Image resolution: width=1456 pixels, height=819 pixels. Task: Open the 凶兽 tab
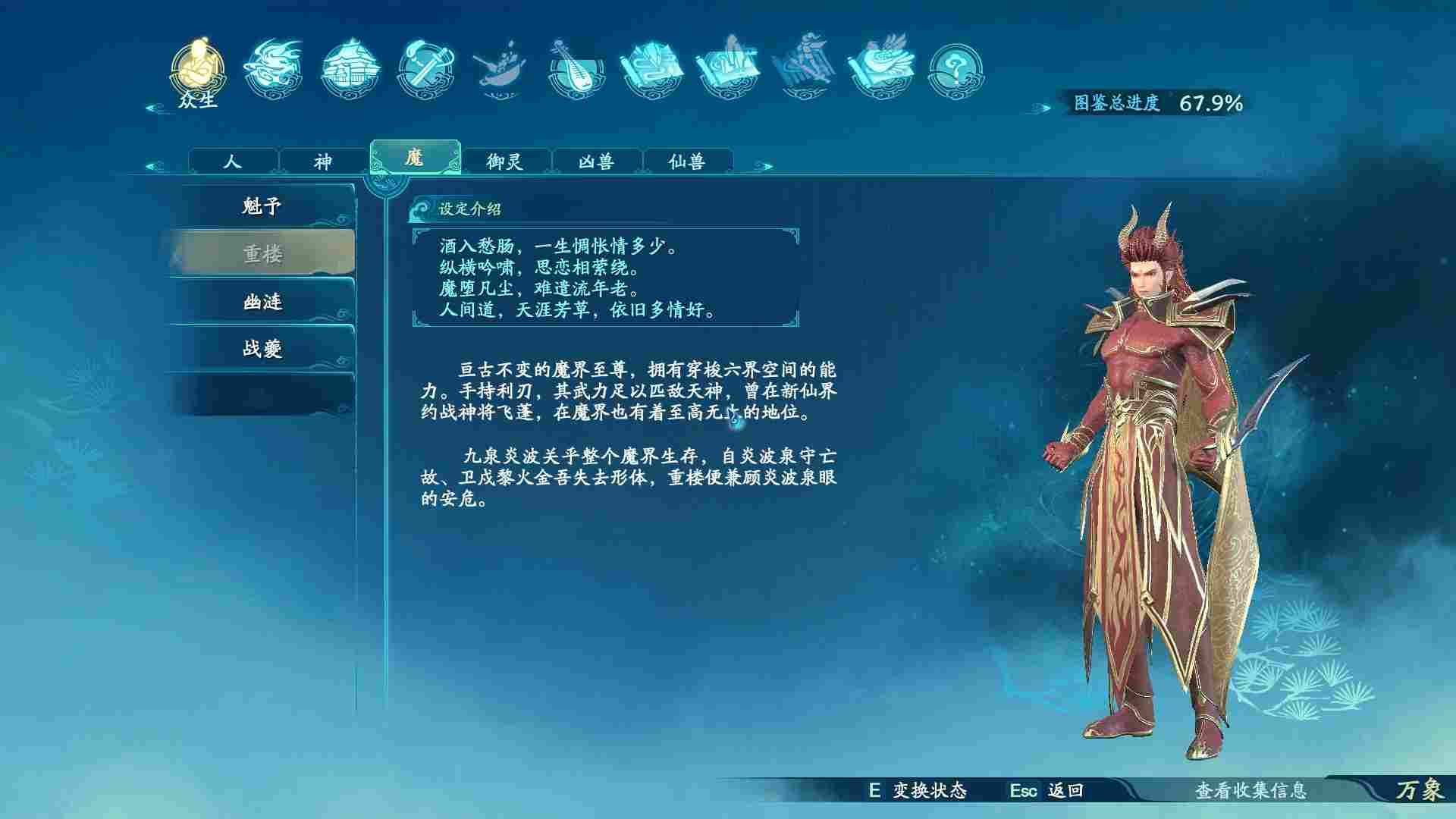[598, 160]
